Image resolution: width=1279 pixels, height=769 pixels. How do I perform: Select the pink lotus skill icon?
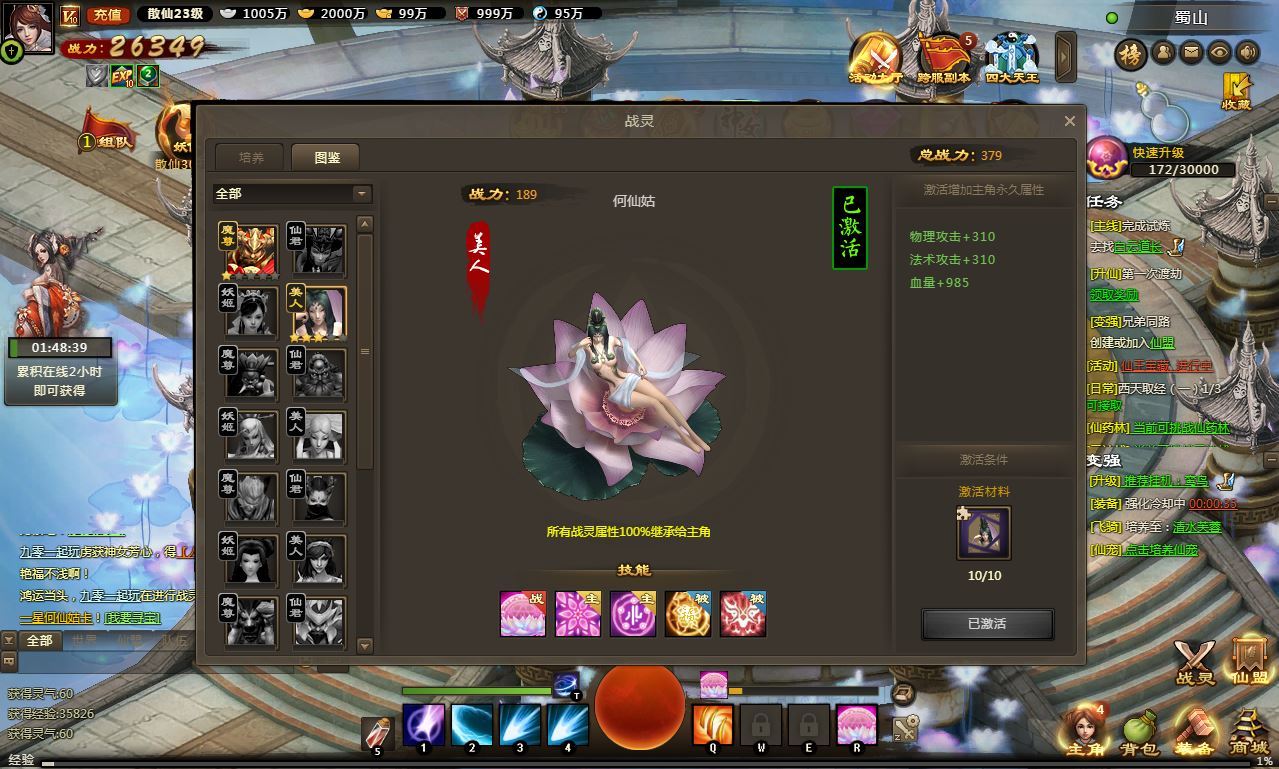(523, 614)
